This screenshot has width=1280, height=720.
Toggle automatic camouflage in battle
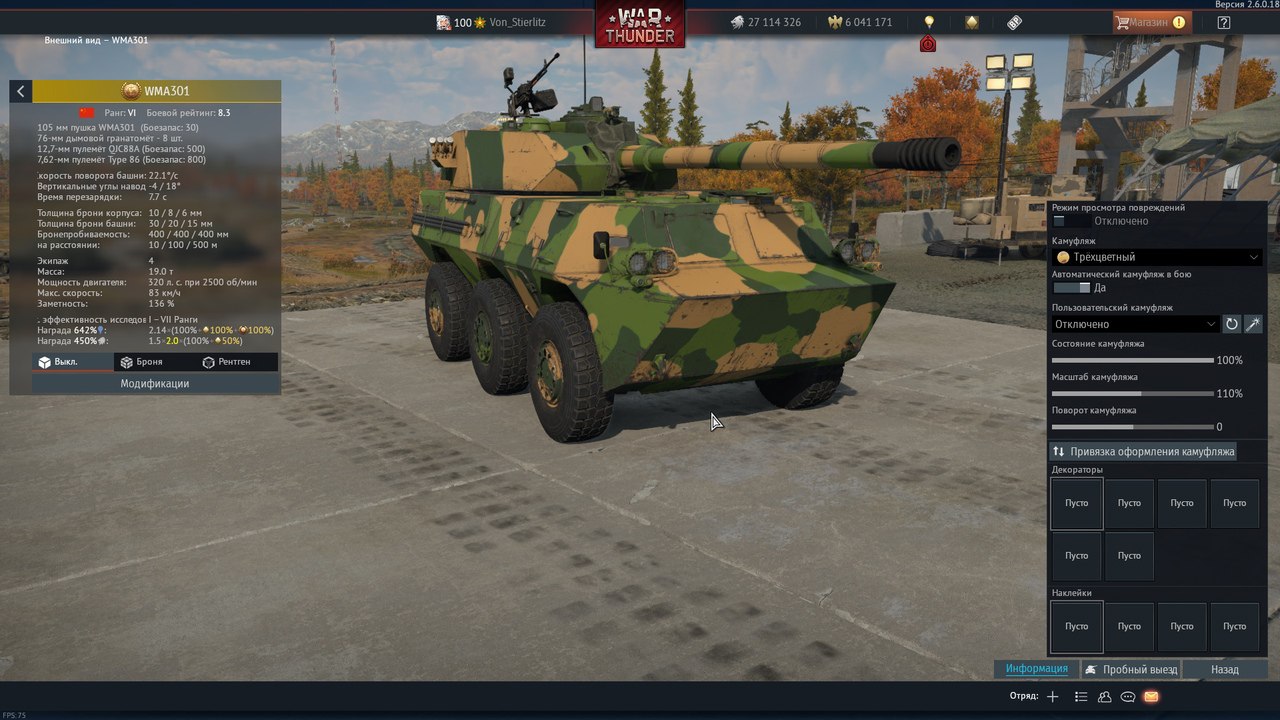click(x=1071, y=288)
